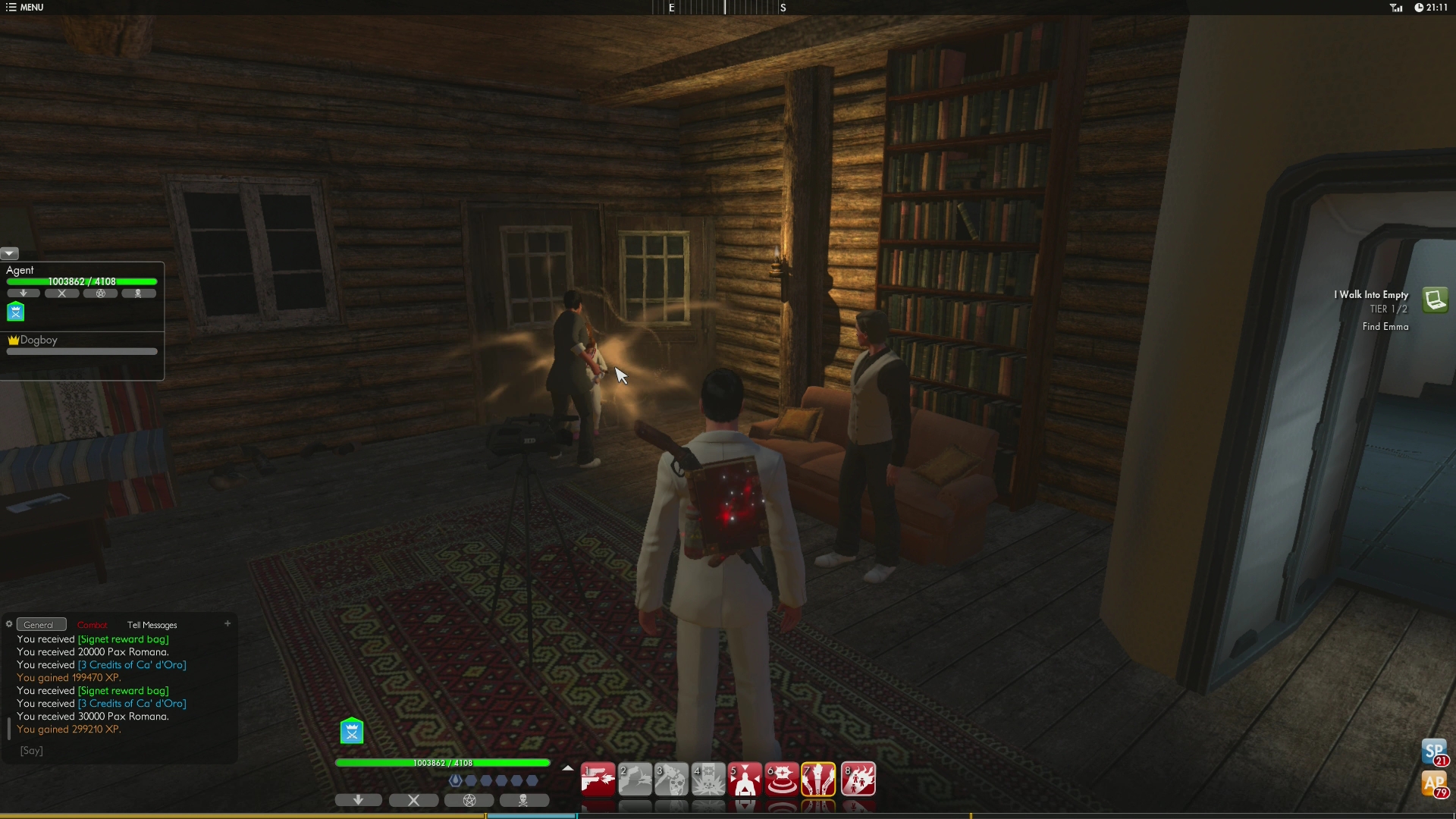
Task: Mark Agent with the skull symbol
Action: pos(139,293)
